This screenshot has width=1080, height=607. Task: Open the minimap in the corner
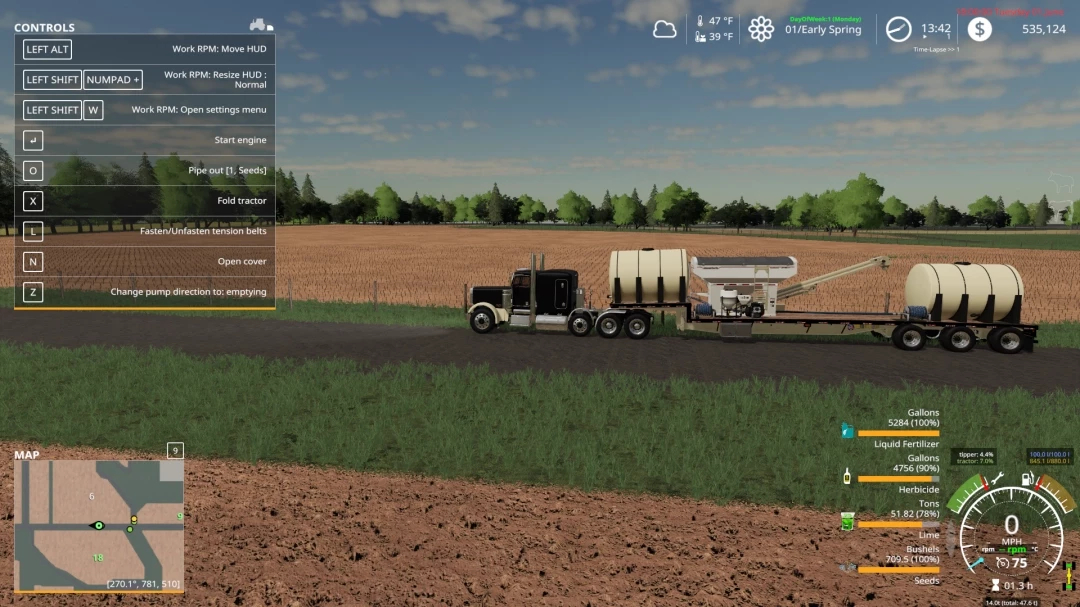99,525
